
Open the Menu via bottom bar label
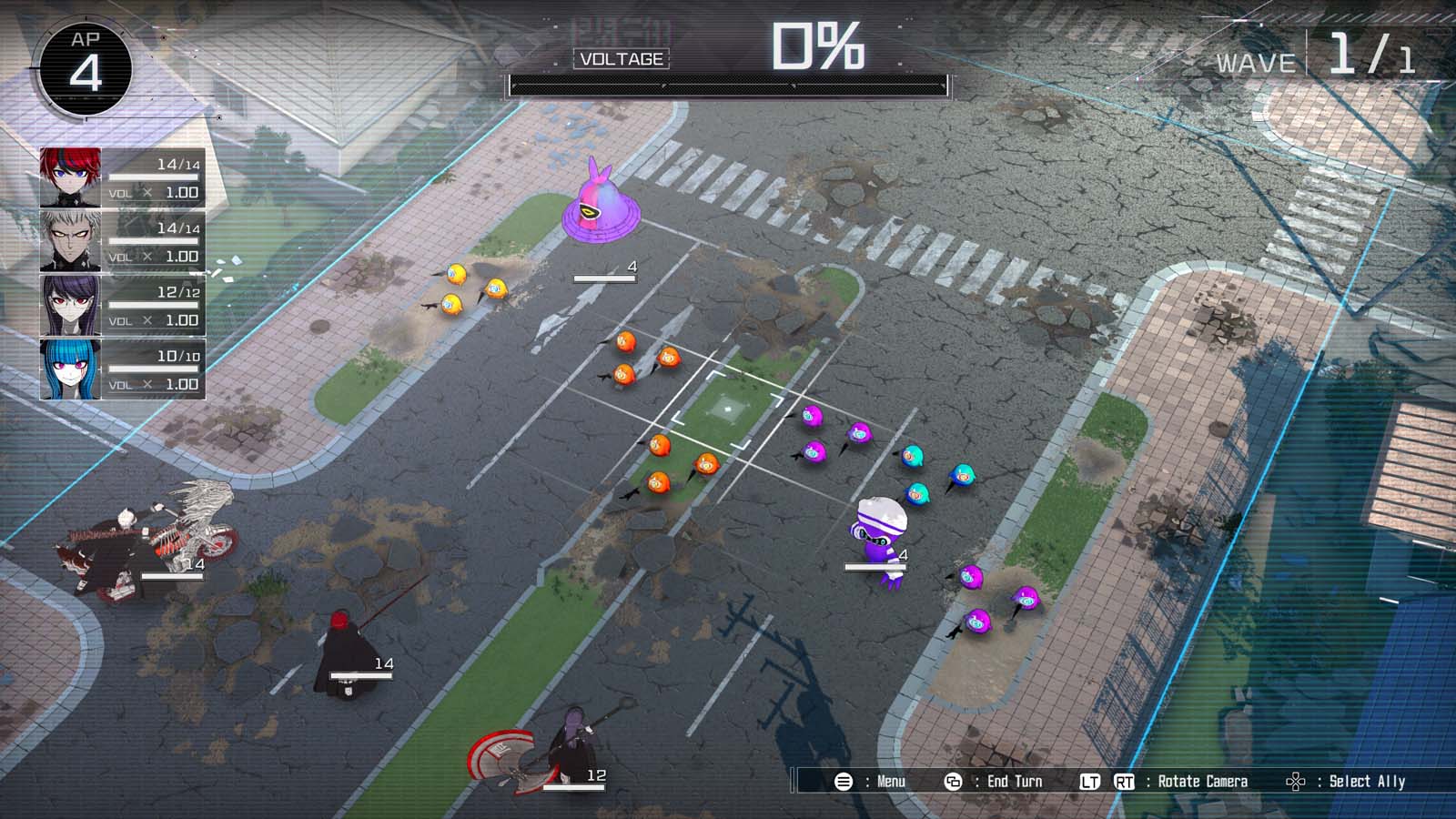pos(890,781)
